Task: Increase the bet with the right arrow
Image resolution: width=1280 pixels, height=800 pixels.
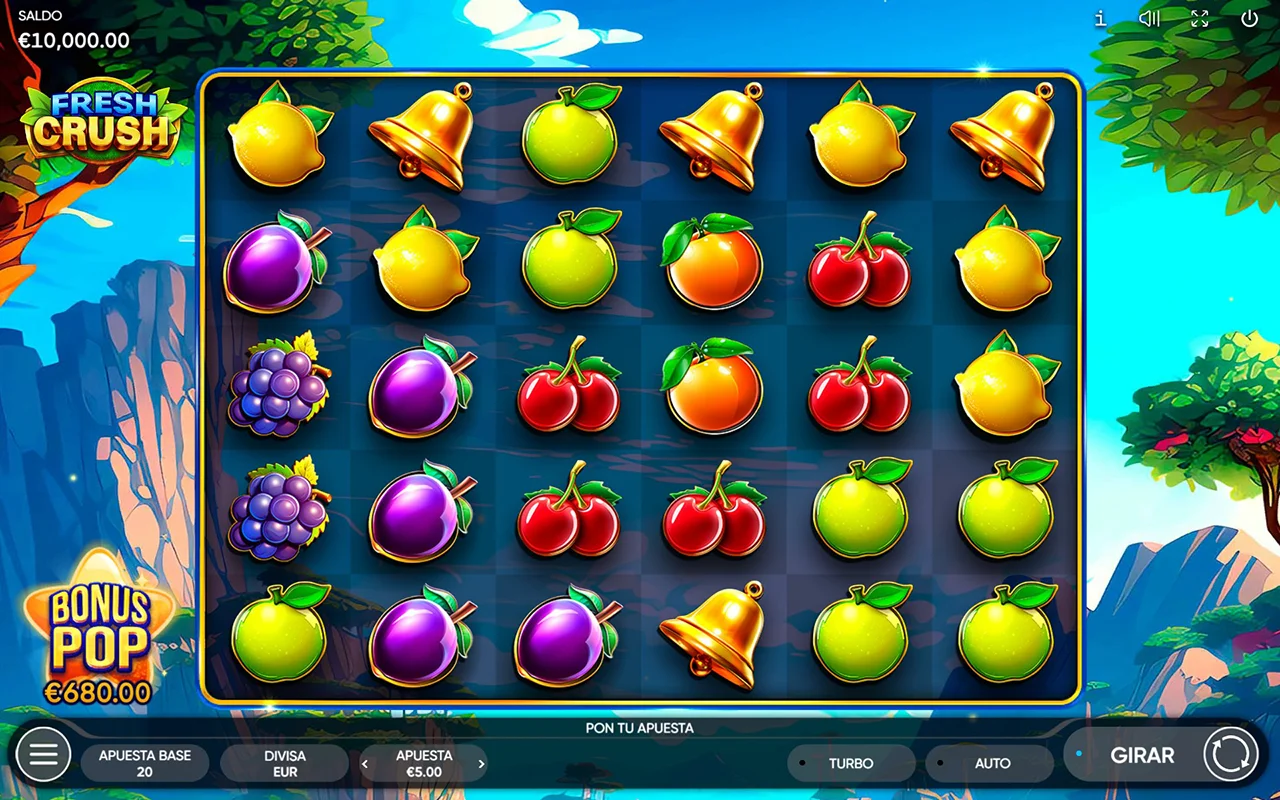Action: click(x=481, y=764)
